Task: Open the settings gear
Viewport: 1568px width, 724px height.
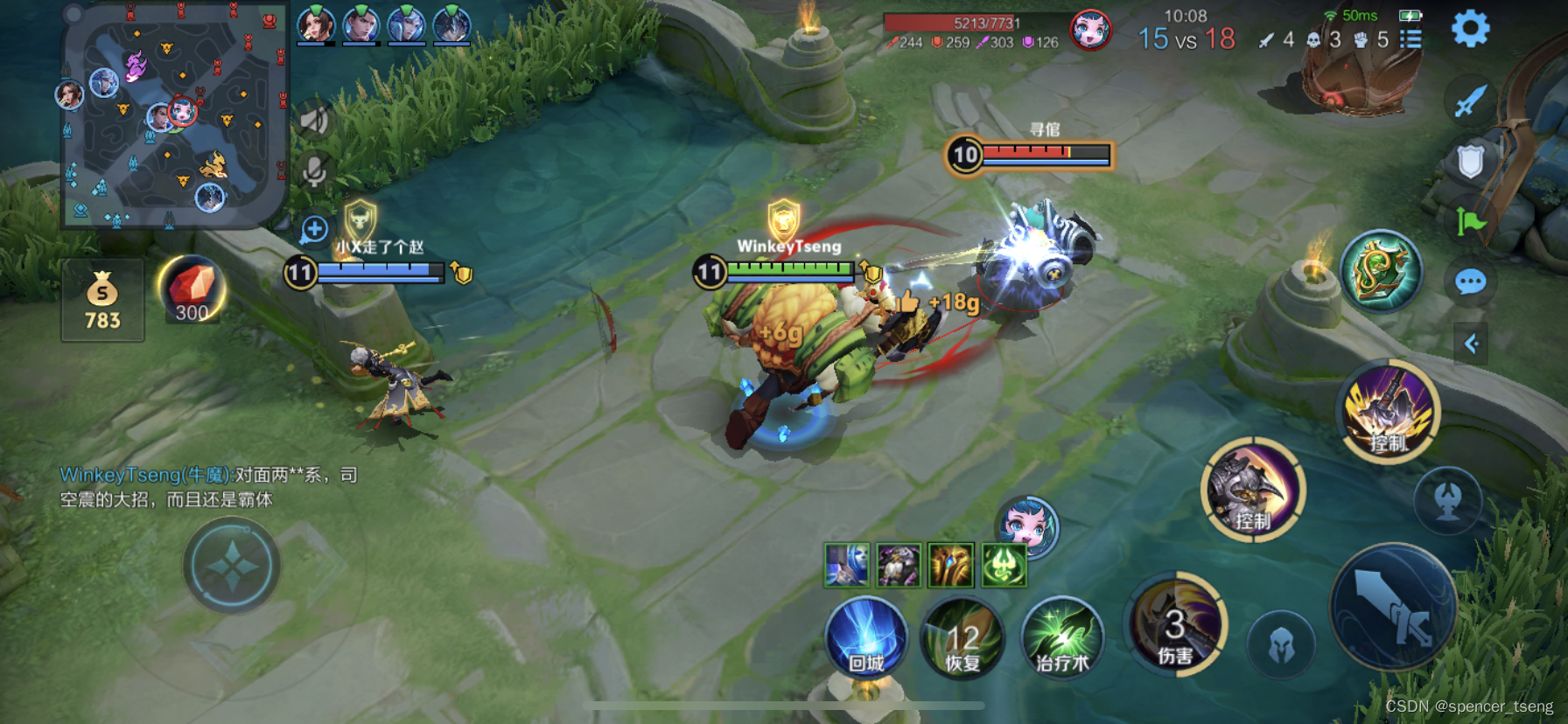Action: pos(1470,29)
